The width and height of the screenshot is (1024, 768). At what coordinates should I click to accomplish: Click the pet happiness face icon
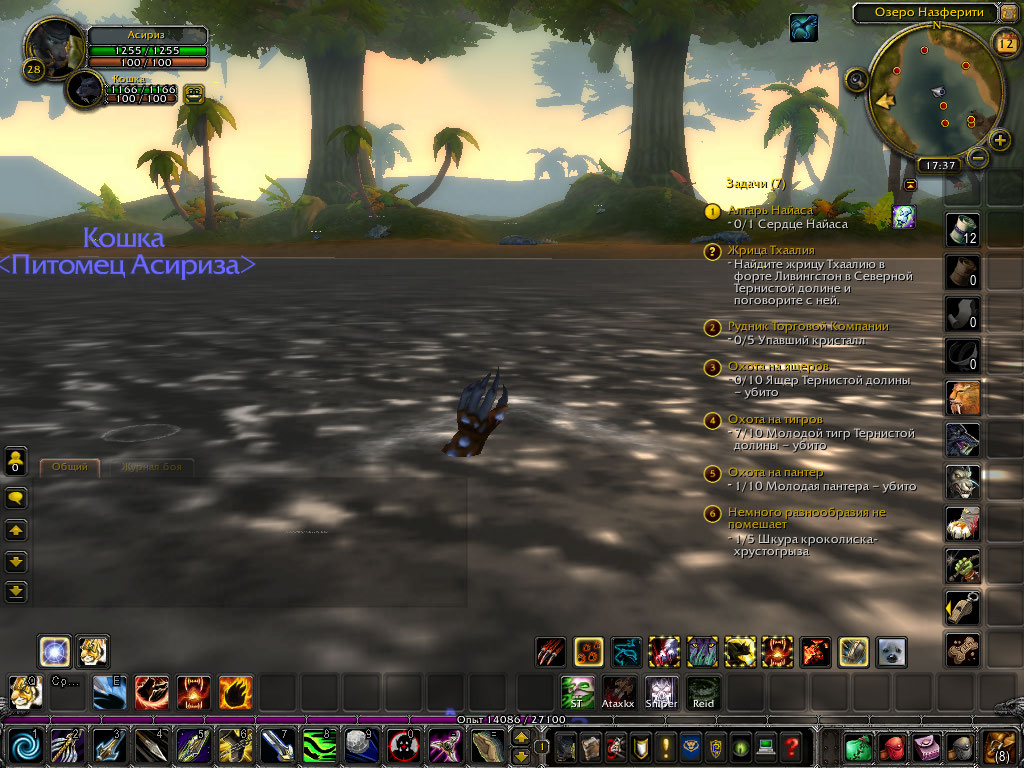[194, 93]
